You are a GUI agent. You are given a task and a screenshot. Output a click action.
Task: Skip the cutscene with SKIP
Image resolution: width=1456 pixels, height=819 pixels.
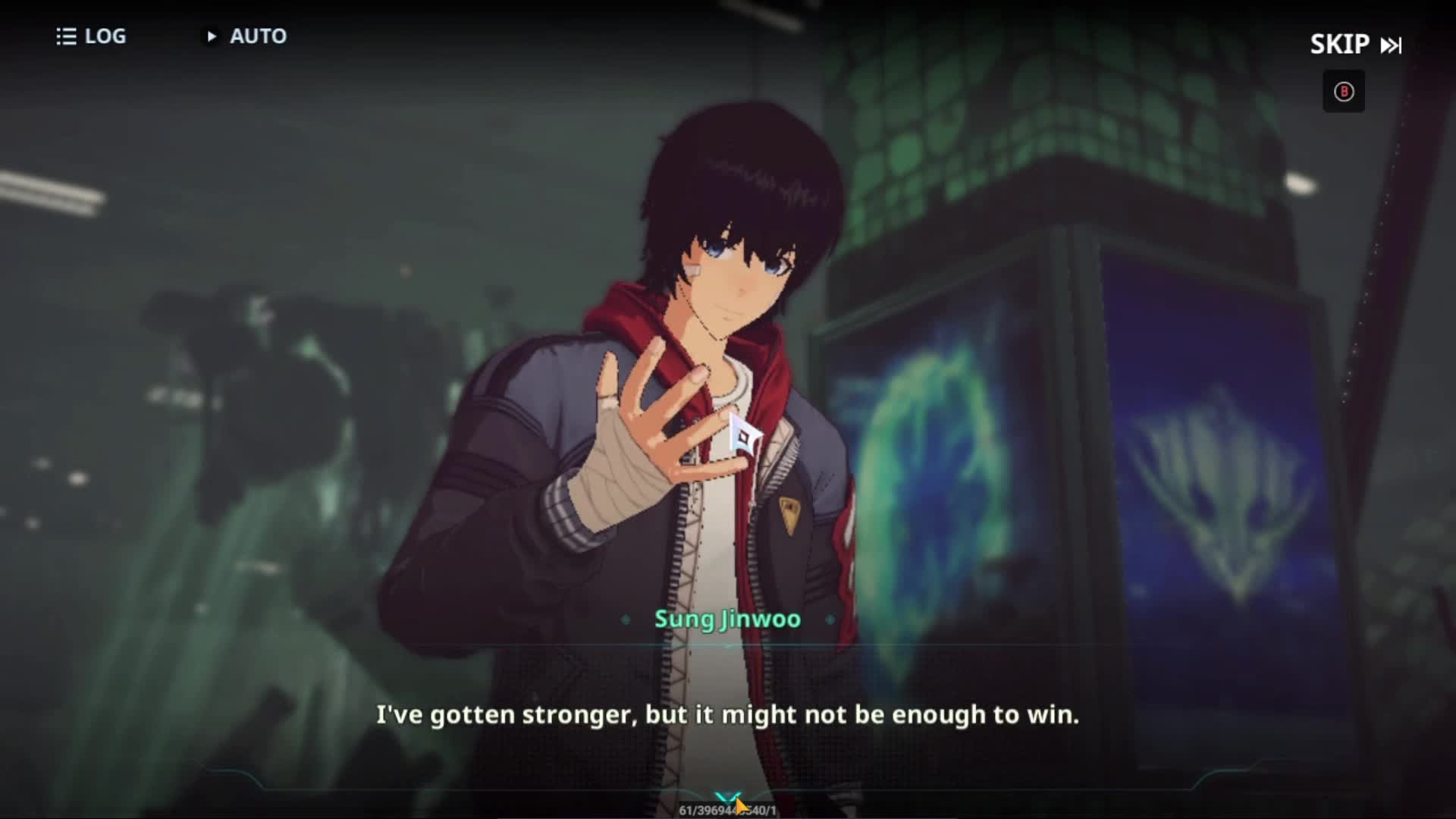pyautogui.click(x=1355, y=45)
